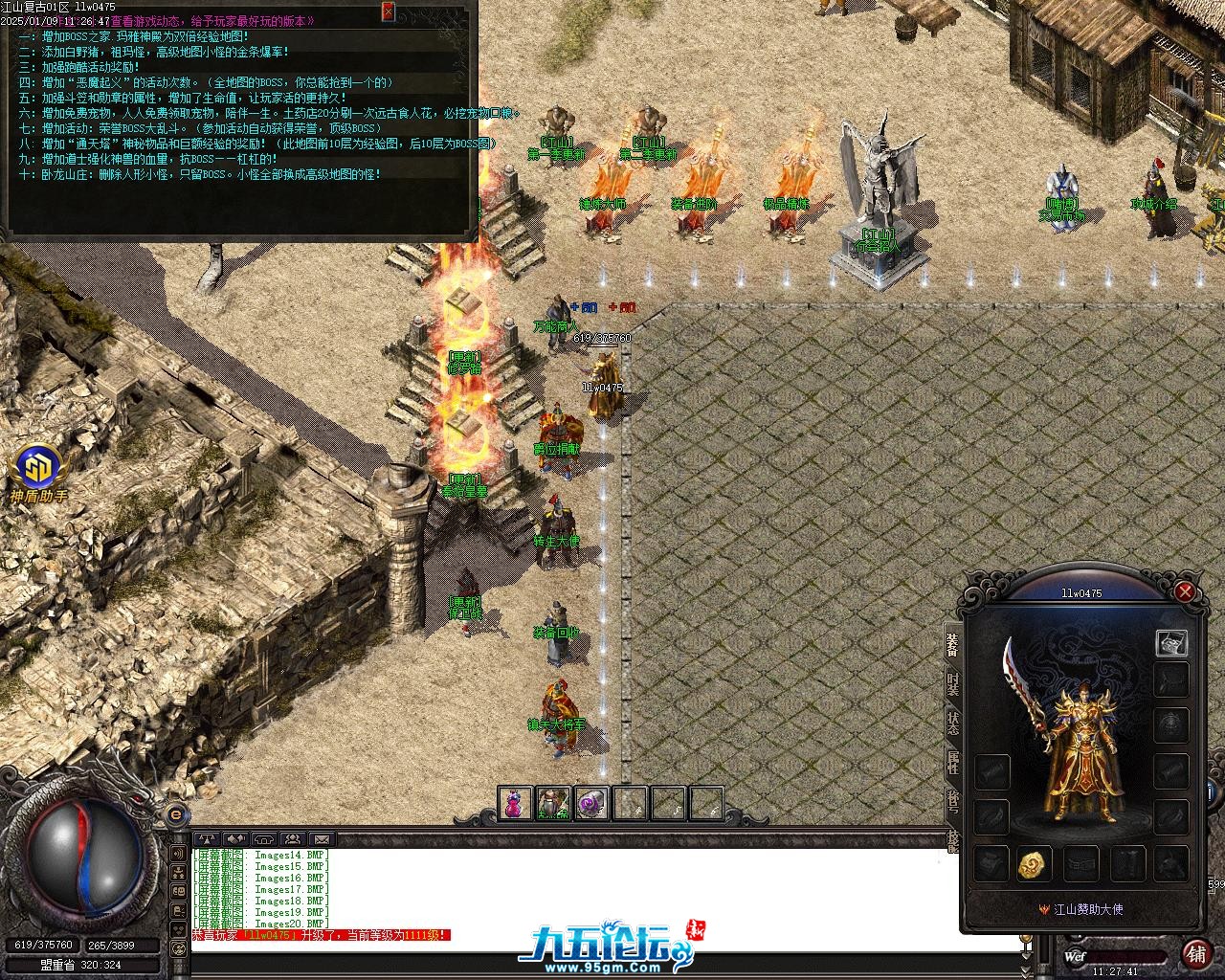
Task: Close the announcement panel with the red X
Action: click(388, 11)
